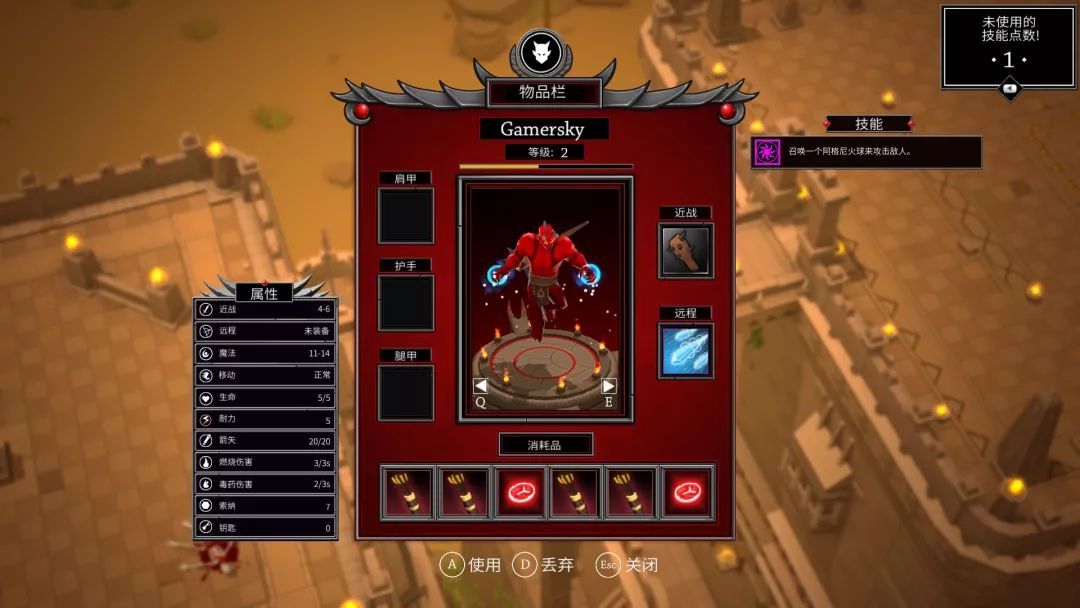Open the unused skill points box
Screen dimensions: 1080x608
point(1008,47)
